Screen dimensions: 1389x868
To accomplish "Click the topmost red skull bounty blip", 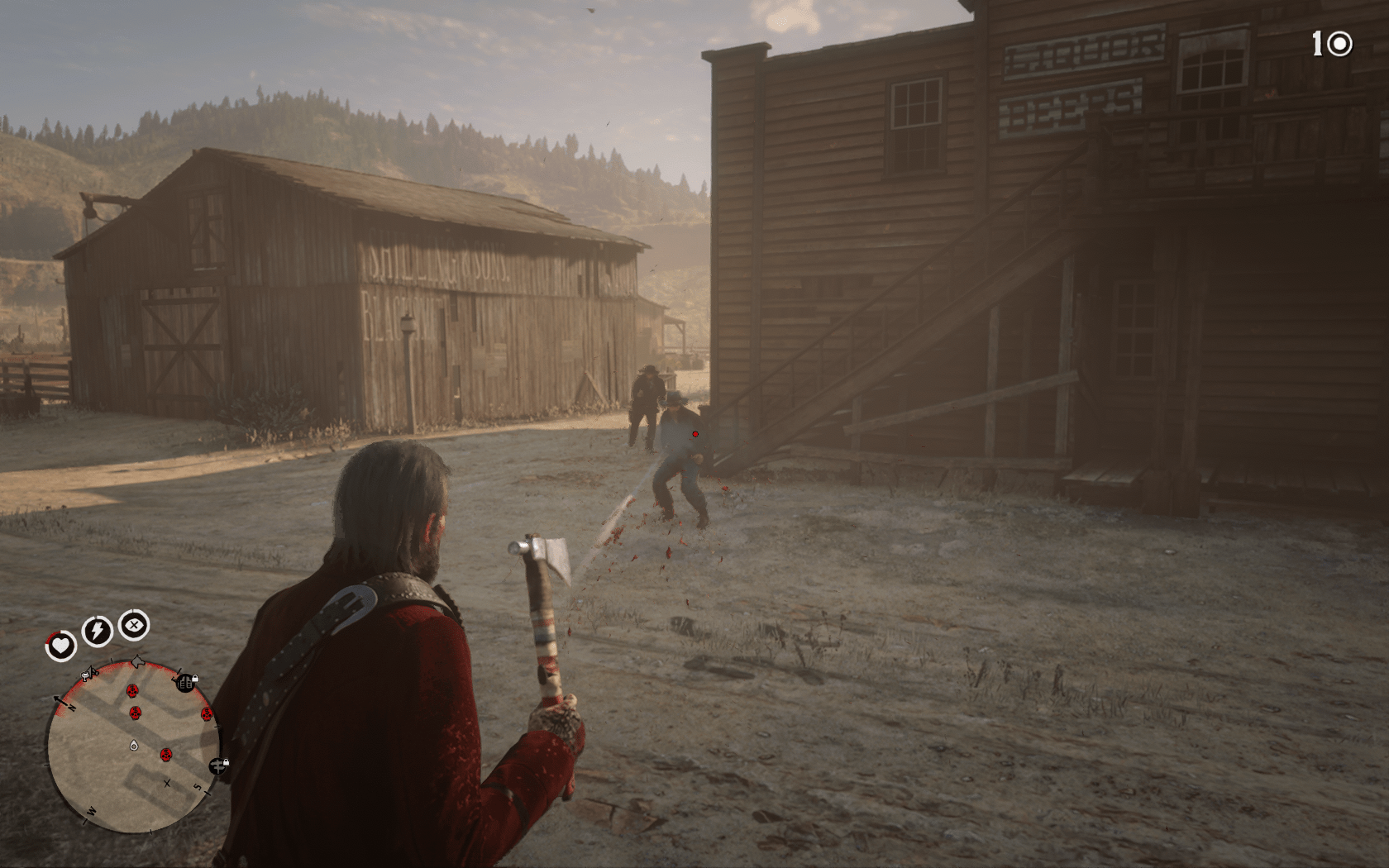I will tap(131, 690).
